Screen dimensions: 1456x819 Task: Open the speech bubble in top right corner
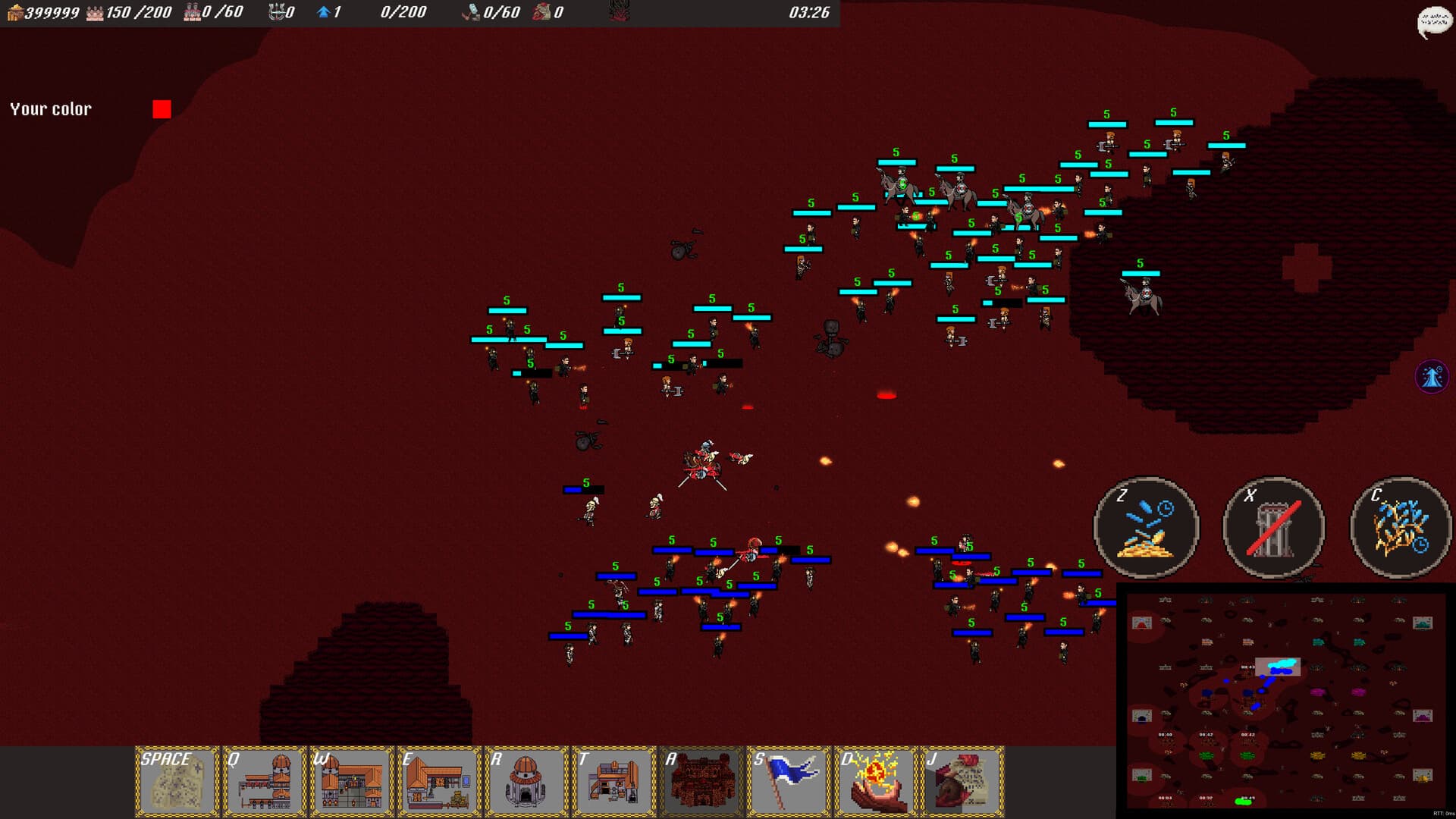(1435, 19)
